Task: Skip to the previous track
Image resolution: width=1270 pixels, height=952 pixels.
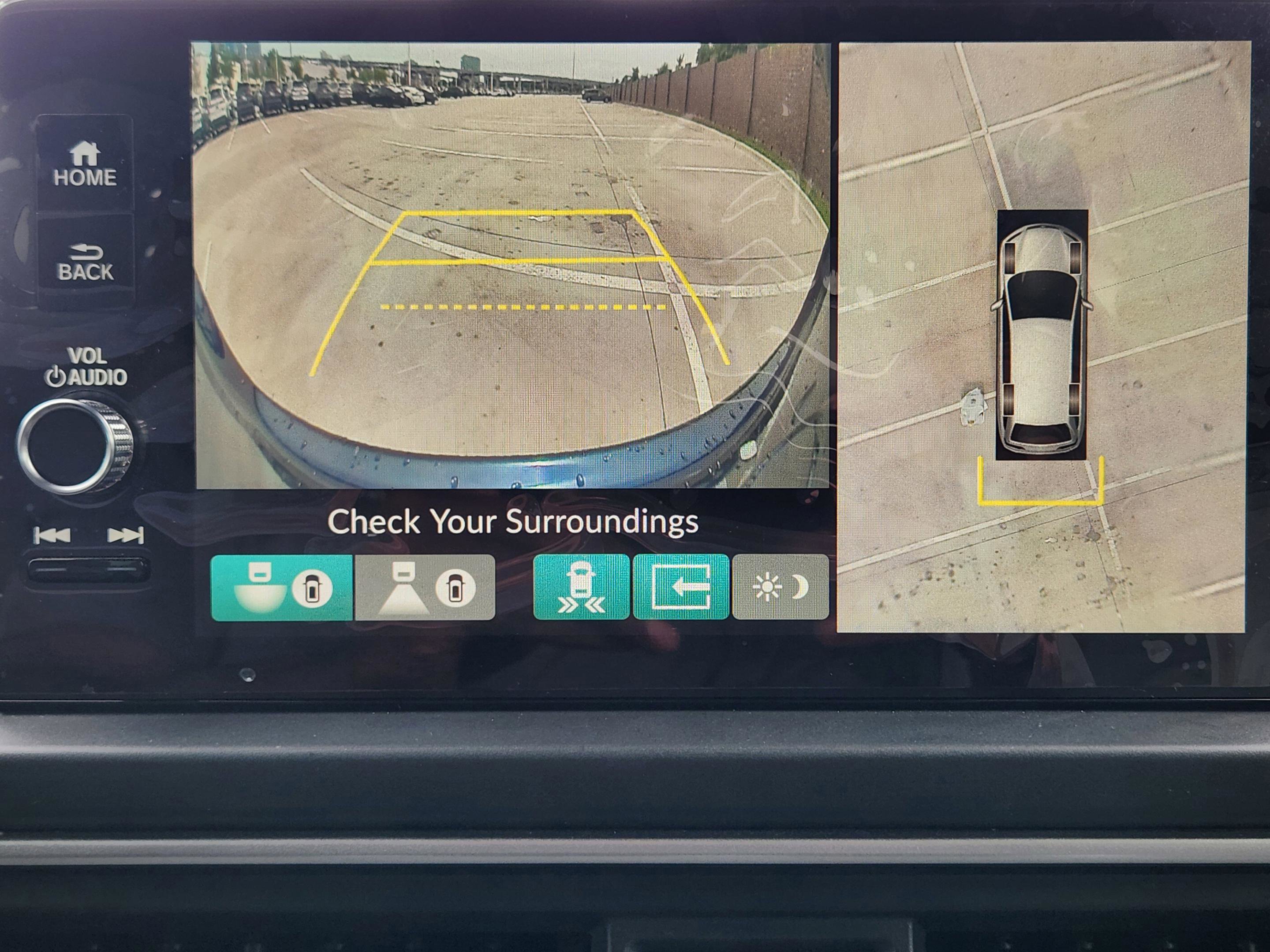Action: [52, 535]
